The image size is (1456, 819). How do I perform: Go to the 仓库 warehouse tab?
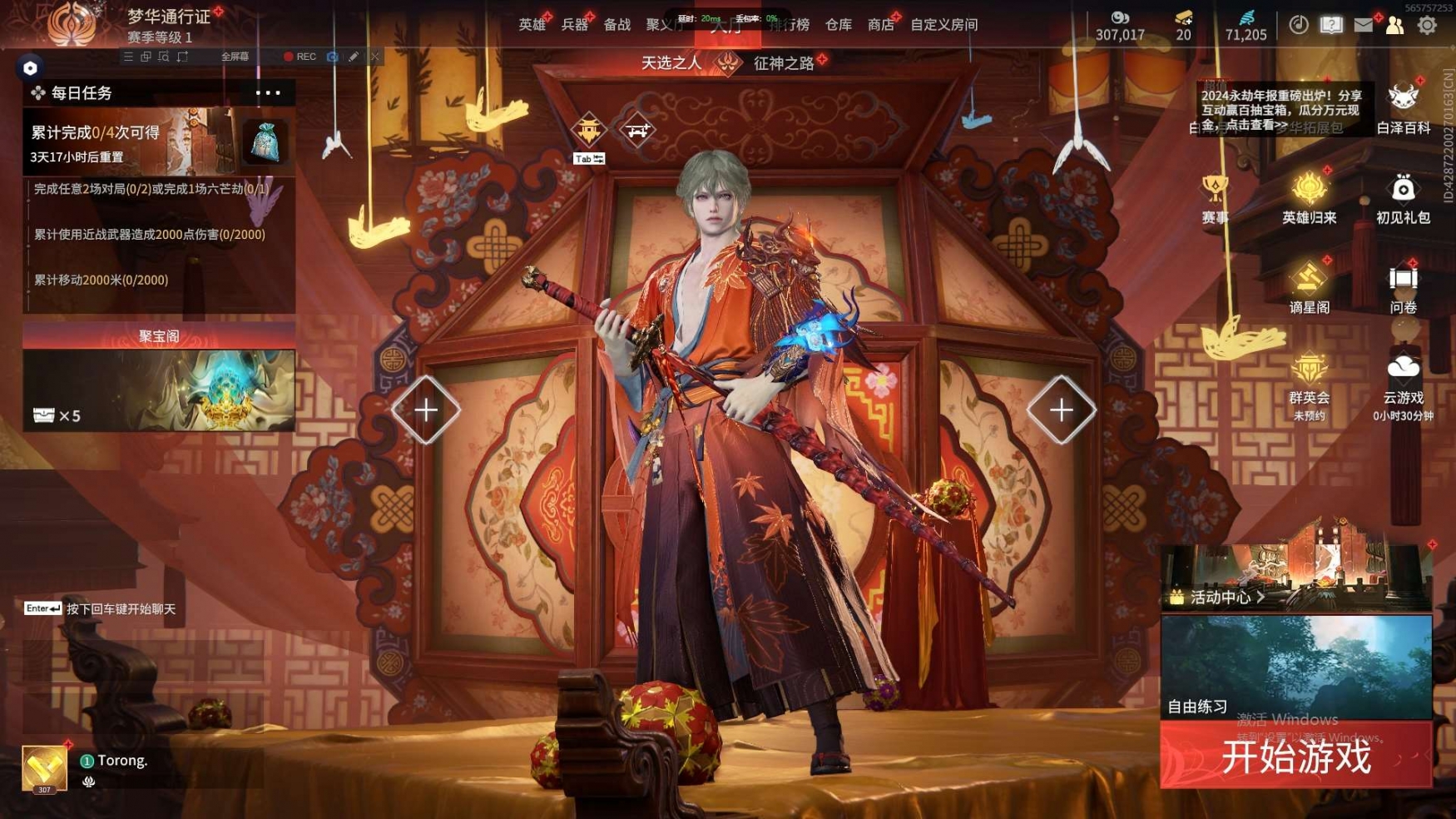point(838,25)
